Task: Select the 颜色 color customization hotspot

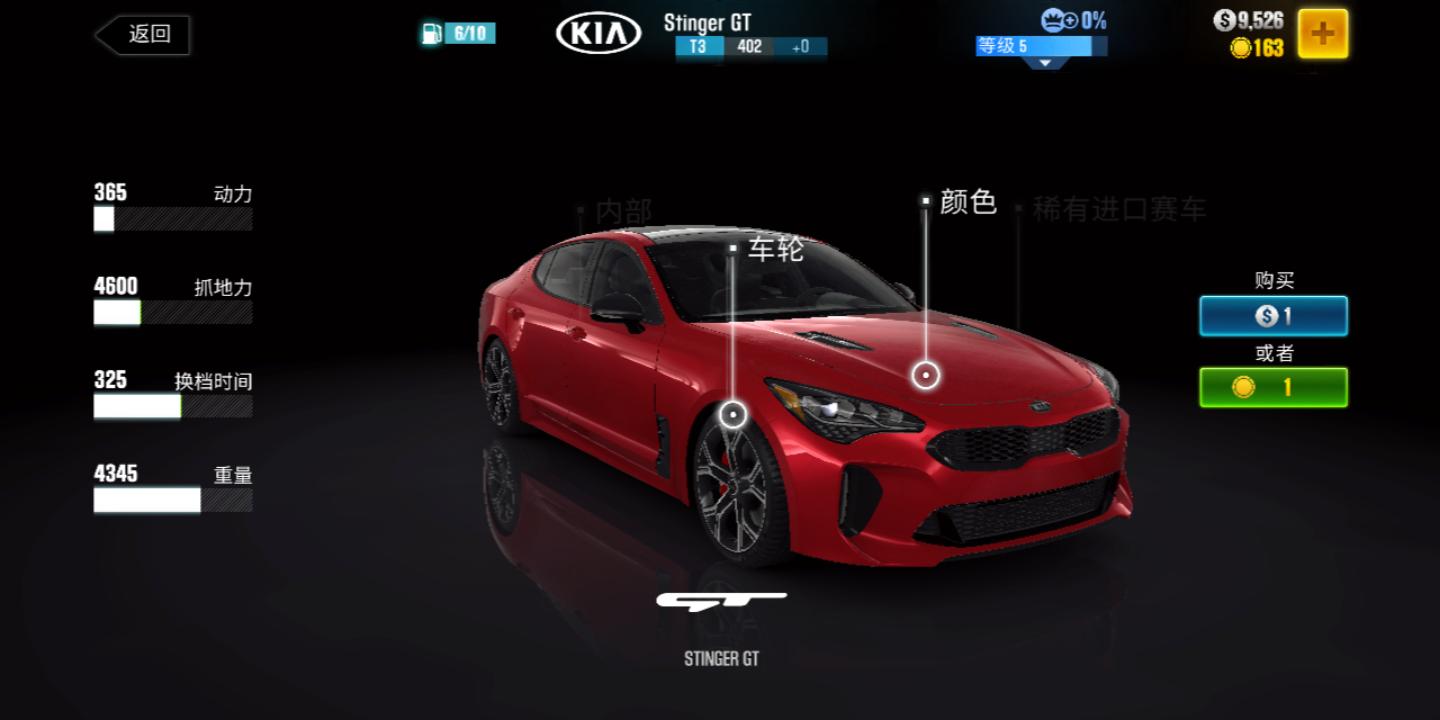Action: click(x=926, y=375)
